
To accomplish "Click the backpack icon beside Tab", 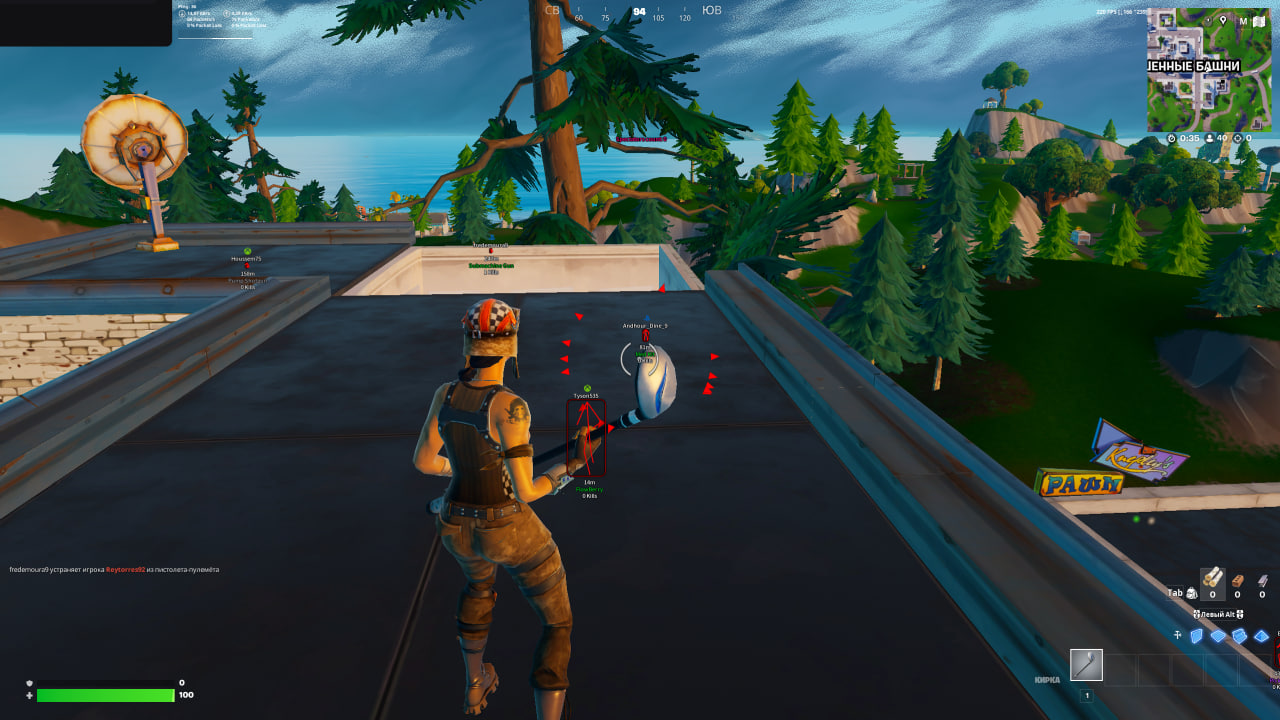I will (x=1192, y=593).
